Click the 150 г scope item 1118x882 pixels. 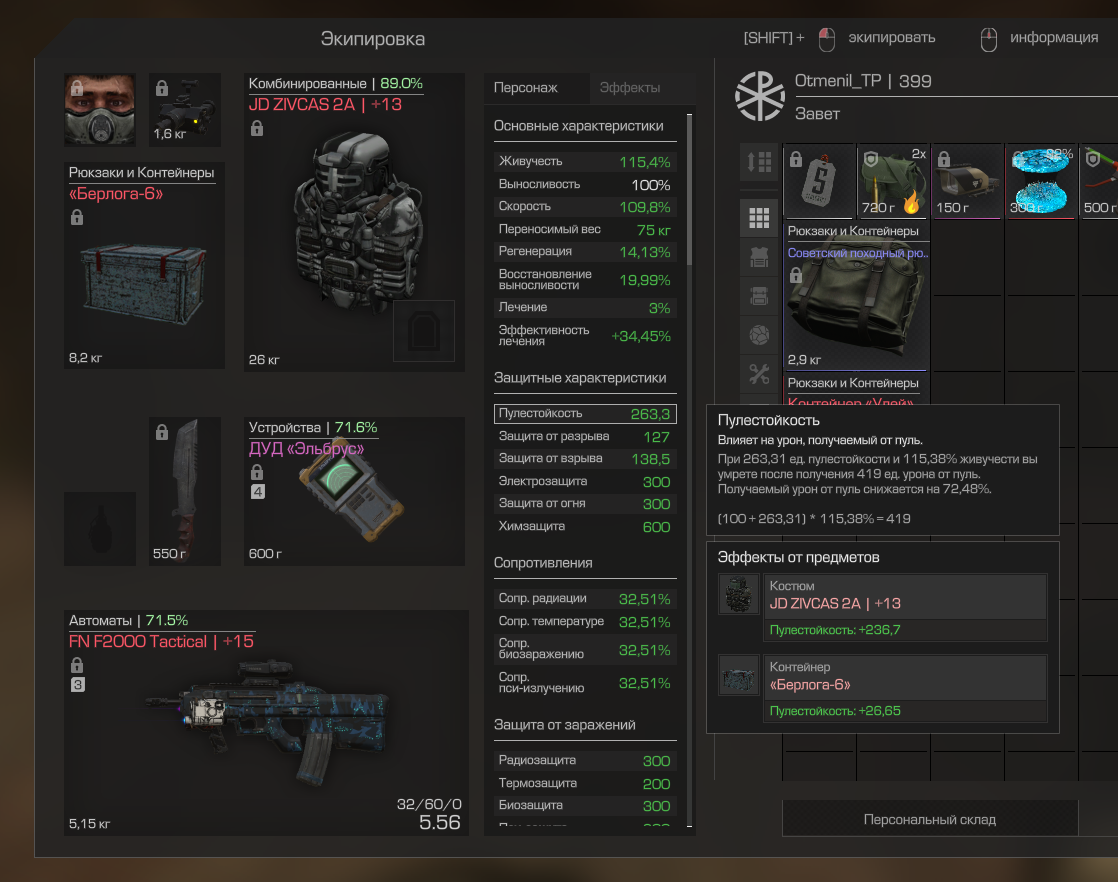click(967, 181)
